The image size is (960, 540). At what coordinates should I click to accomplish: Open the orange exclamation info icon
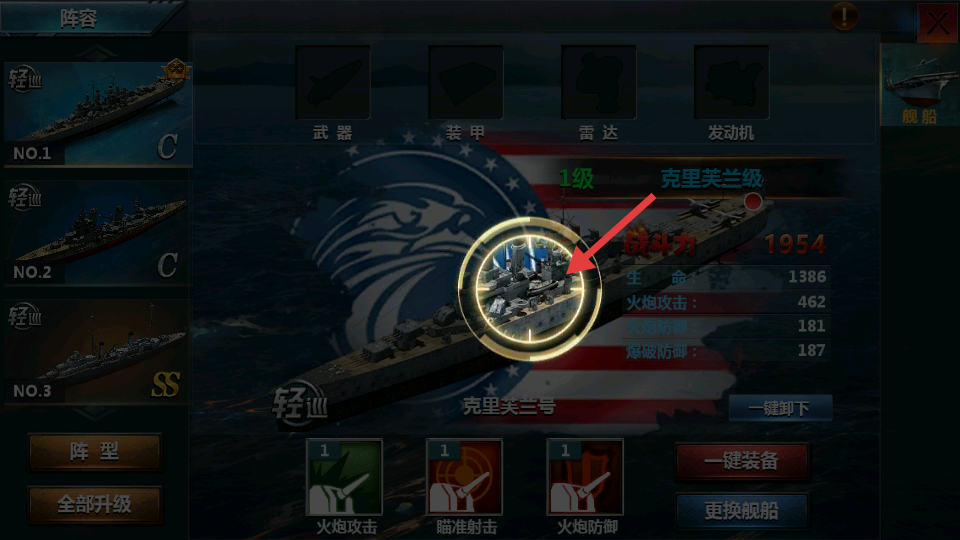pos(845,16)
